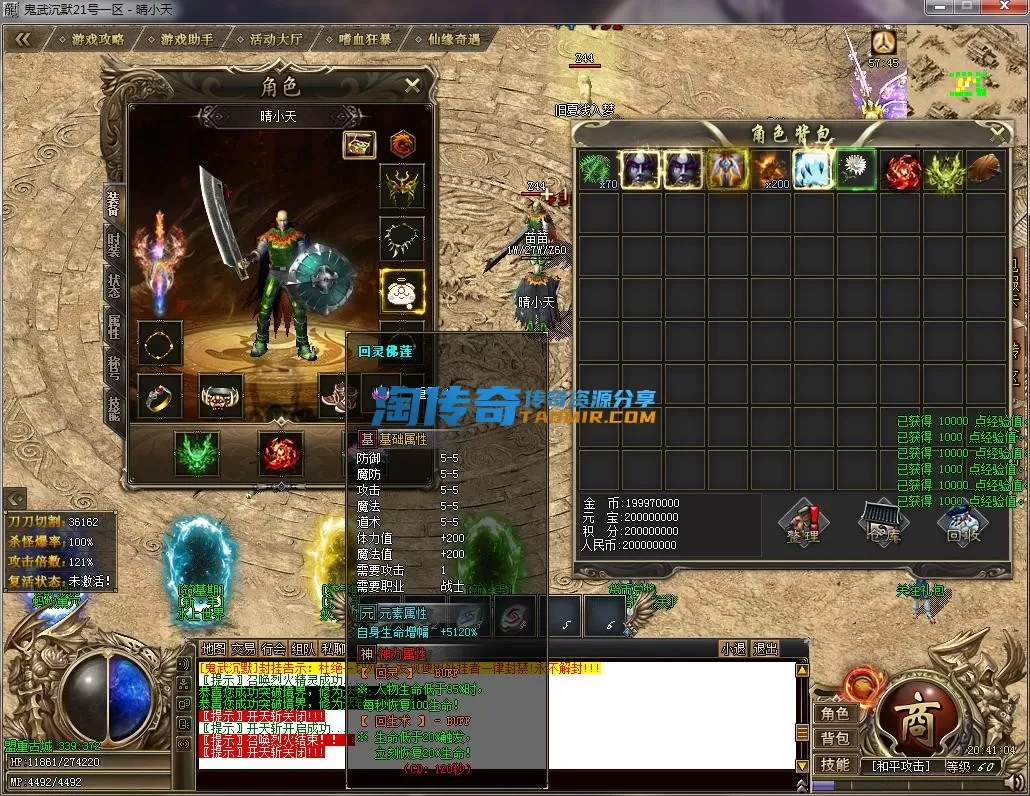Select the equipped ruby ring slot

160,395
